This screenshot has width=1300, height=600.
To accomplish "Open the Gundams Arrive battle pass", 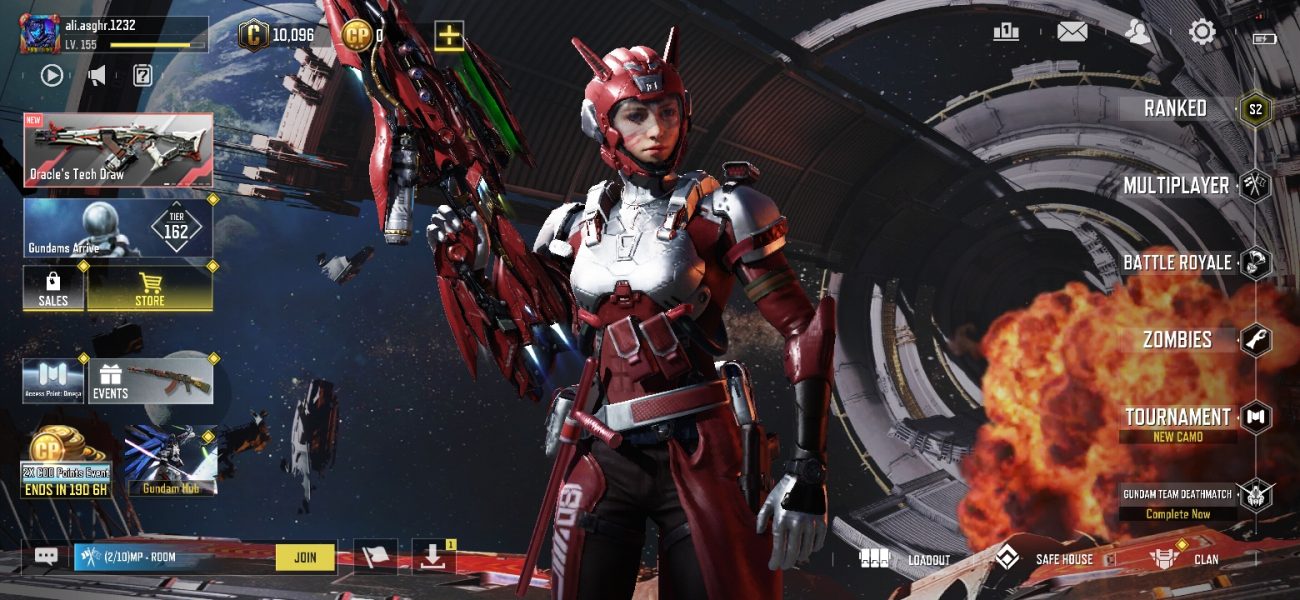I will pyautogui.click(x=118, y=229).
